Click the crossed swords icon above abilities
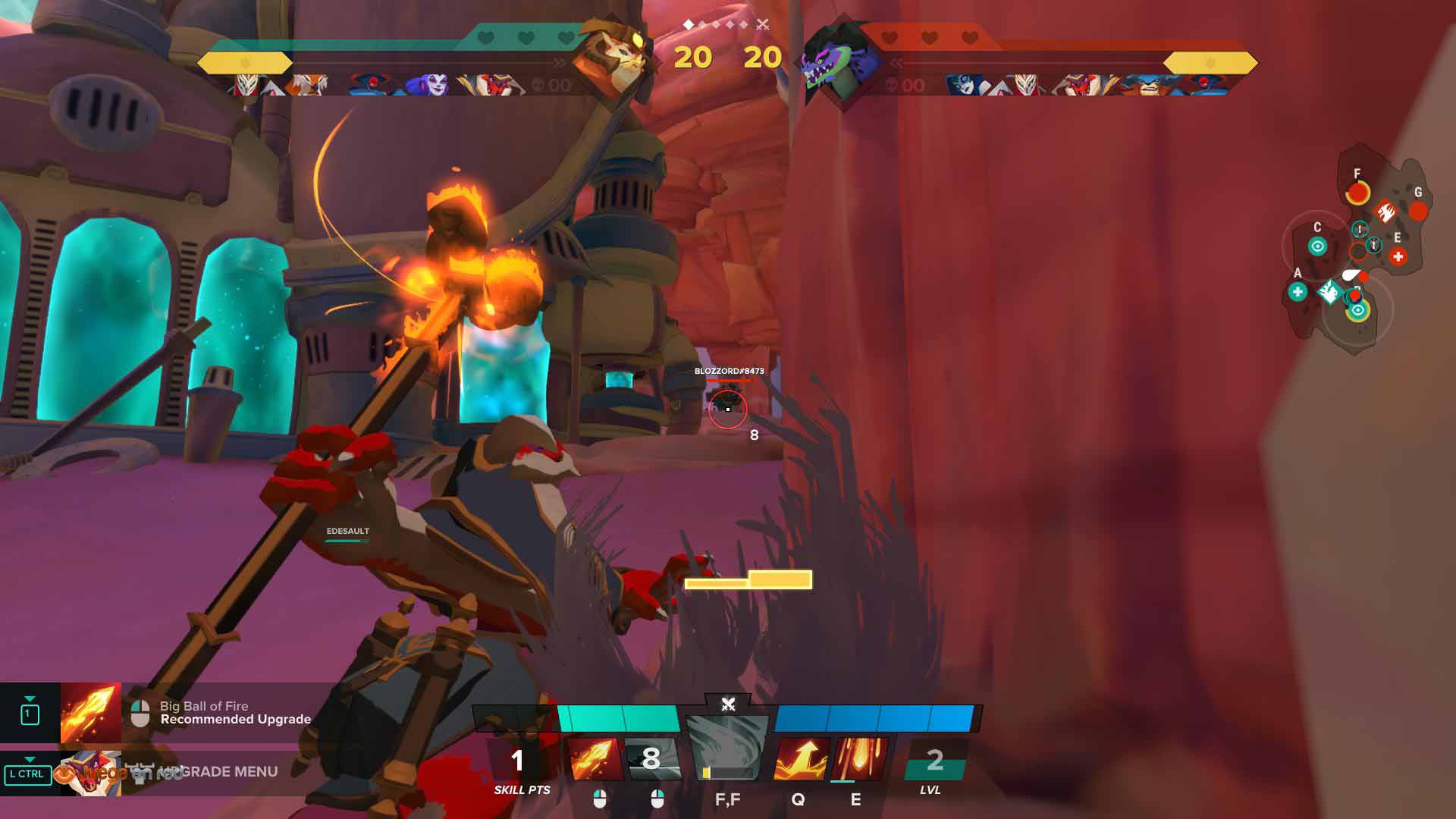The height and width of the screenshot is (819, 1456). click(728, 705)
